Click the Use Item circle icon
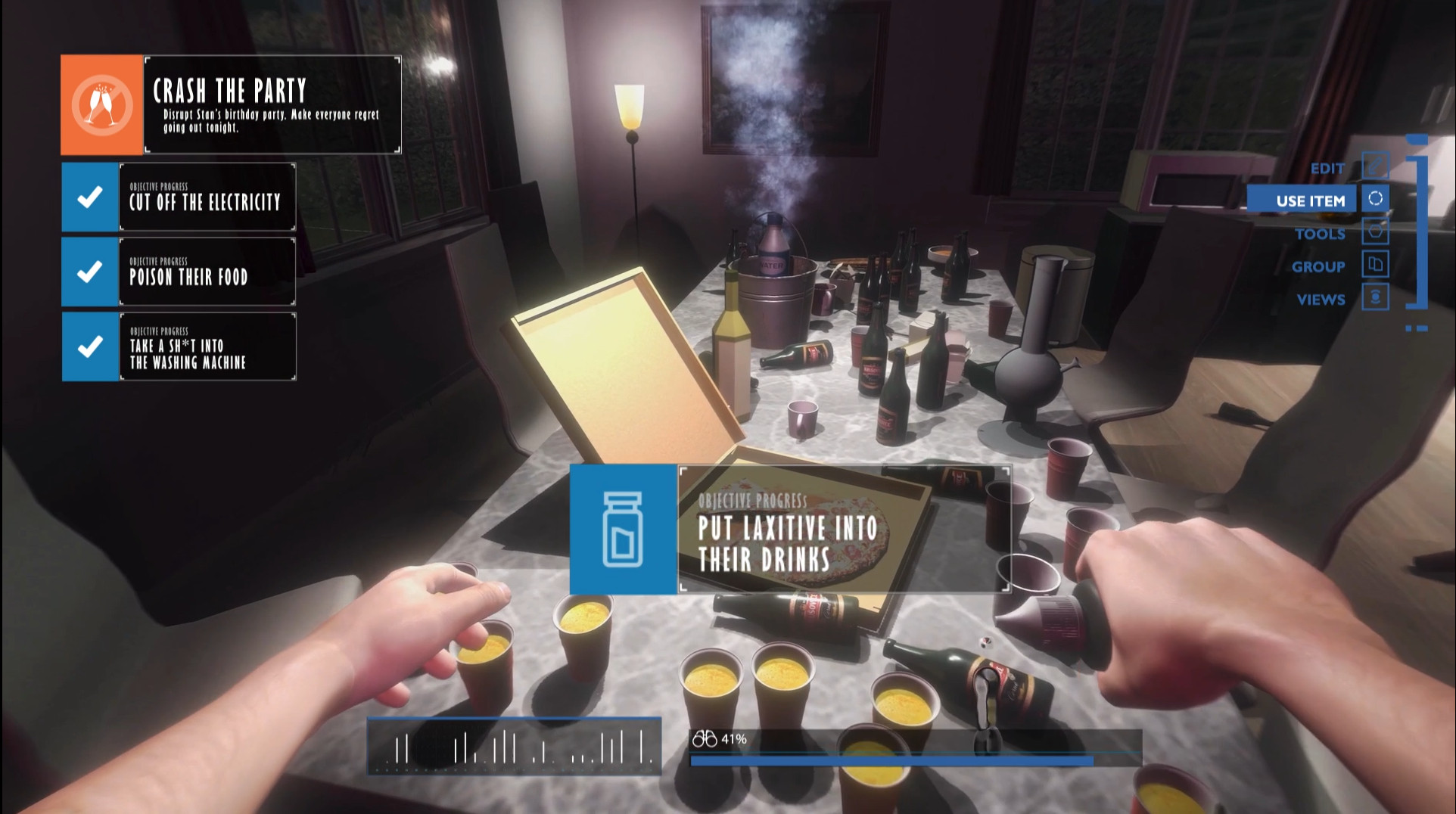This screenshot has height=814, width=1456. point(1374,199)
